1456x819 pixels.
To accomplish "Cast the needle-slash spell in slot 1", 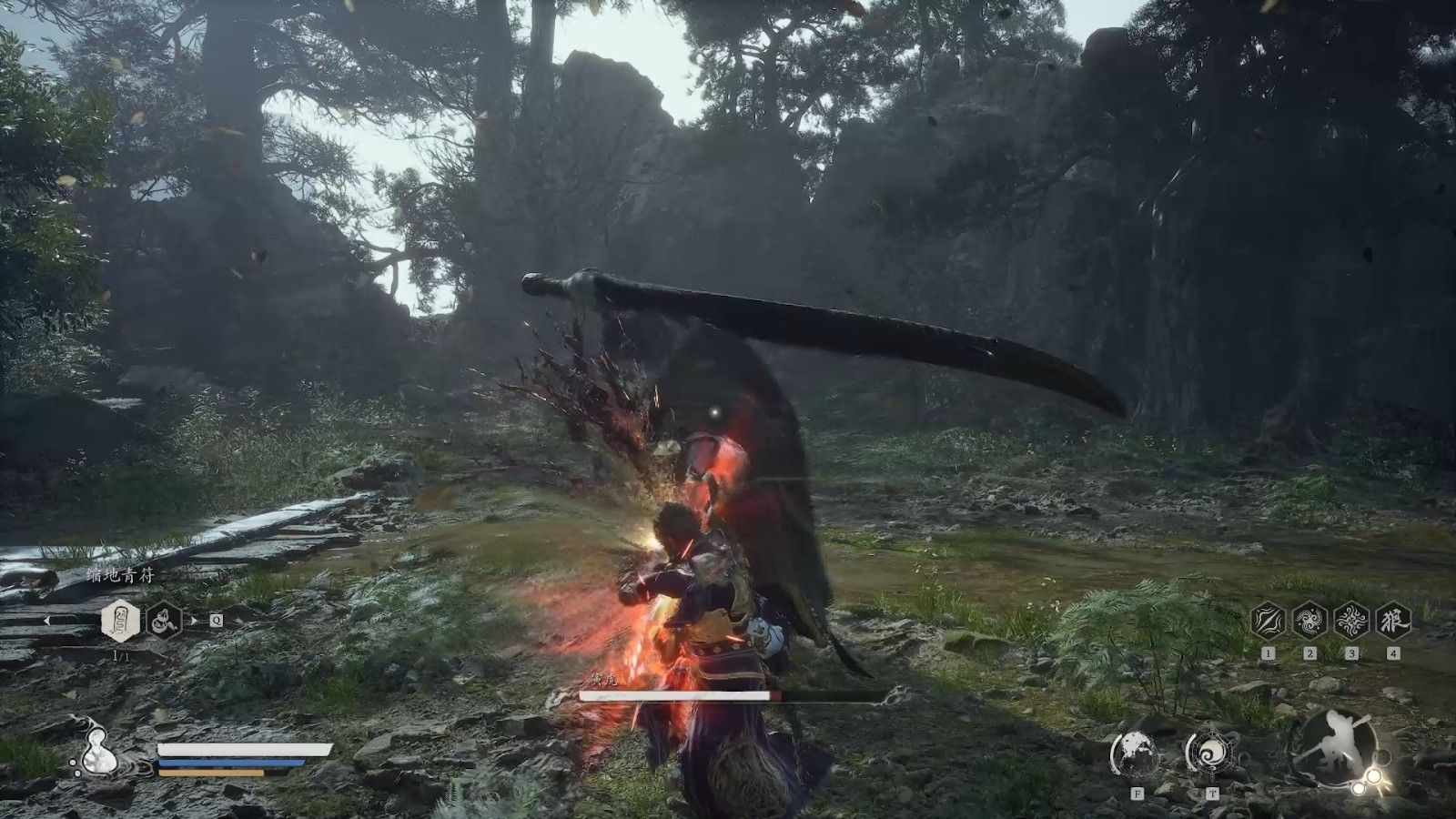I will click(1268, 621).
